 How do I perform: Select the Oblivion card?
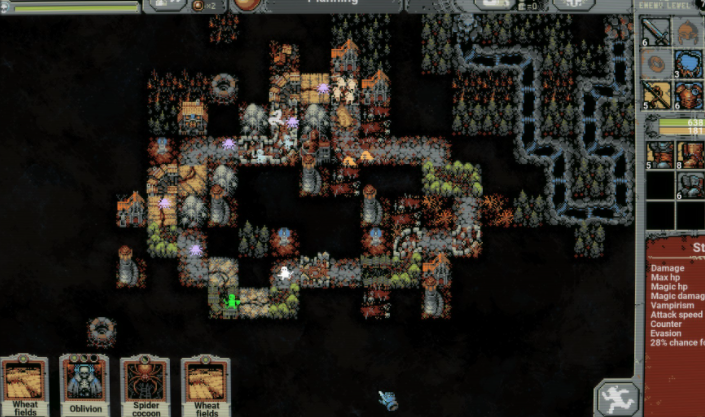point(84,385)
